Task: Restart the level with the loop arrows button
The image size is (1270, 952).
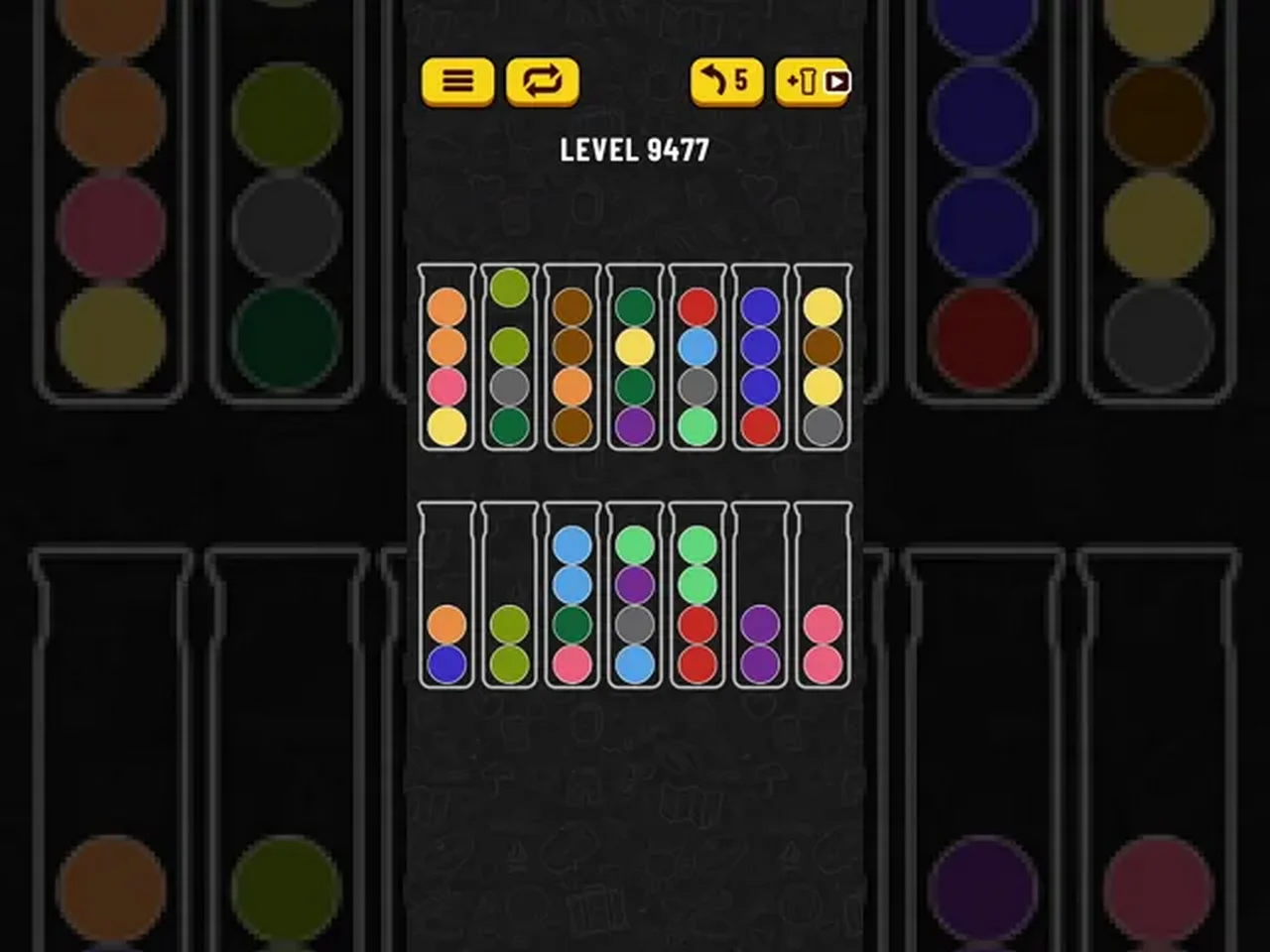Action: click(x=542, y=81)
